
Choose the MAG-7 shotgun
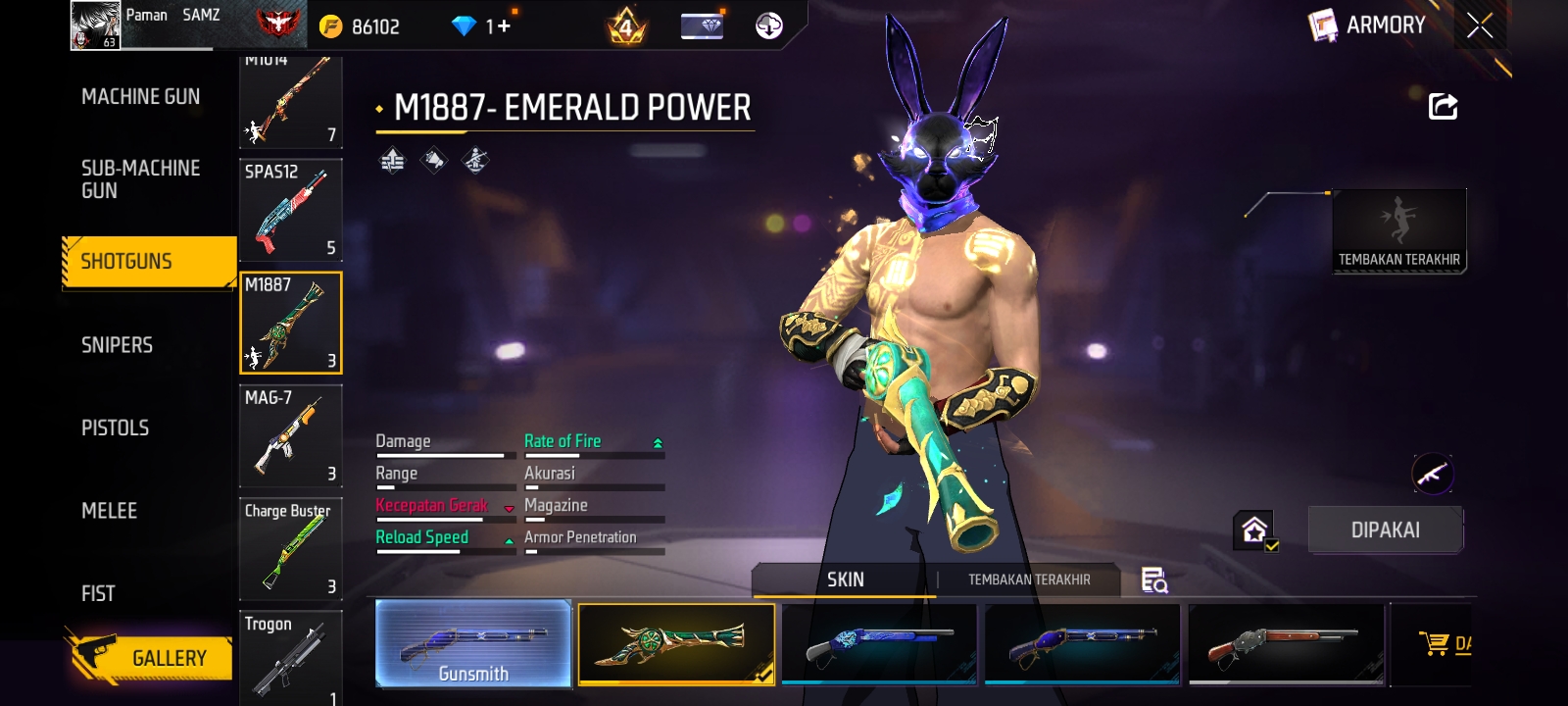(x=290, y=436)
